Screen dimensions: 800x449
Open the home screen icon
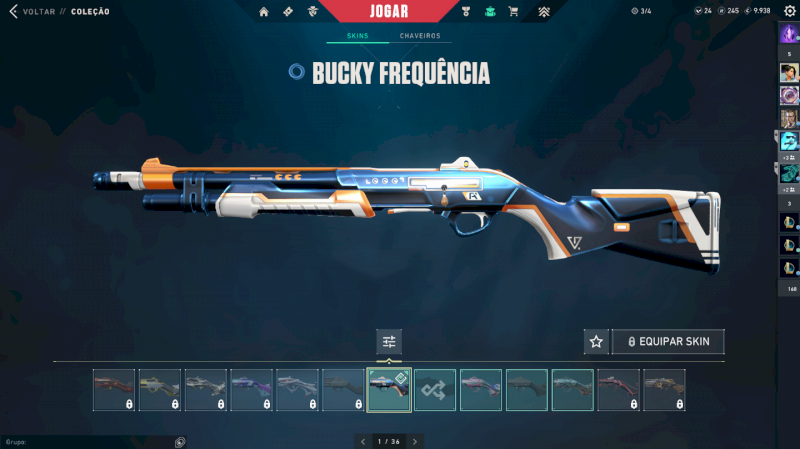[x=264, y=12]
